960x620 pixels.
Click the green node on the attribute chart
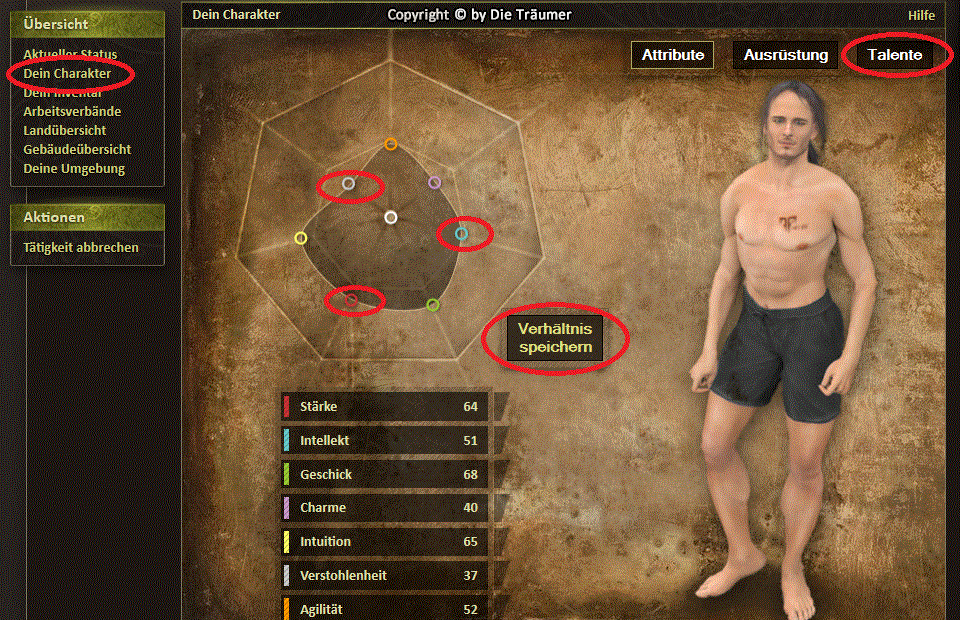pyautogui.click(x=432, y=305)
